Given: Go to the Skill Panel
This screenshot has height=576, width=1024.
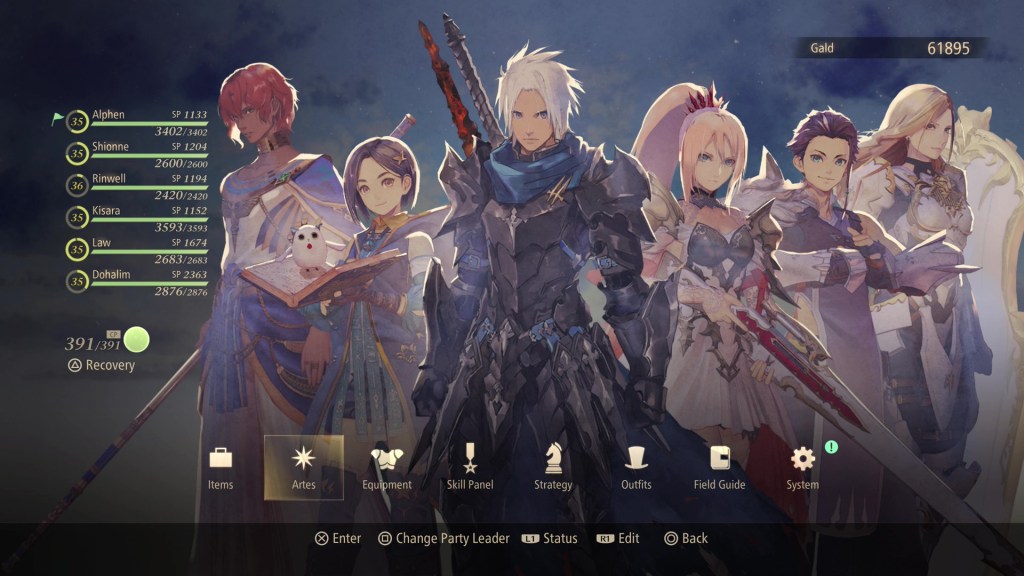Looking at the screenshot, I should point(469,467).
